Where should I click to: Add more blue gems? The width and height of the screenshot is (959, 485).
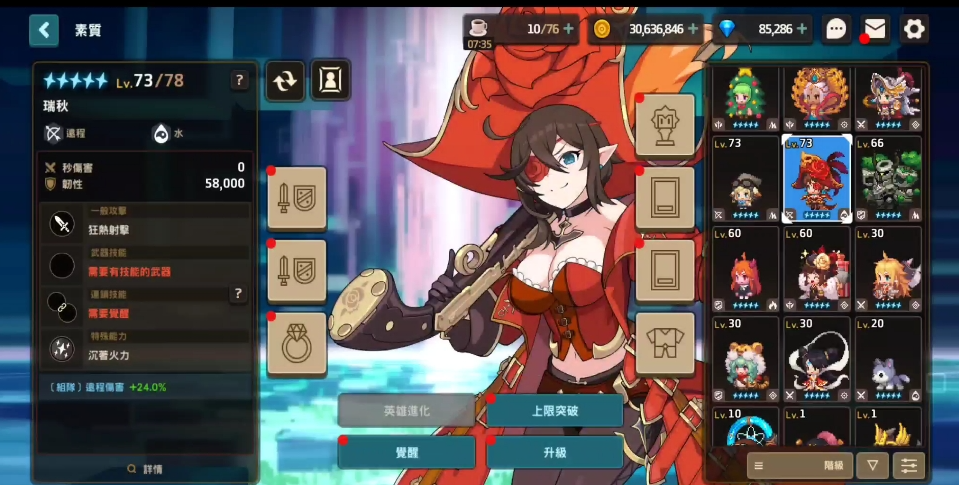coord(802,29)
